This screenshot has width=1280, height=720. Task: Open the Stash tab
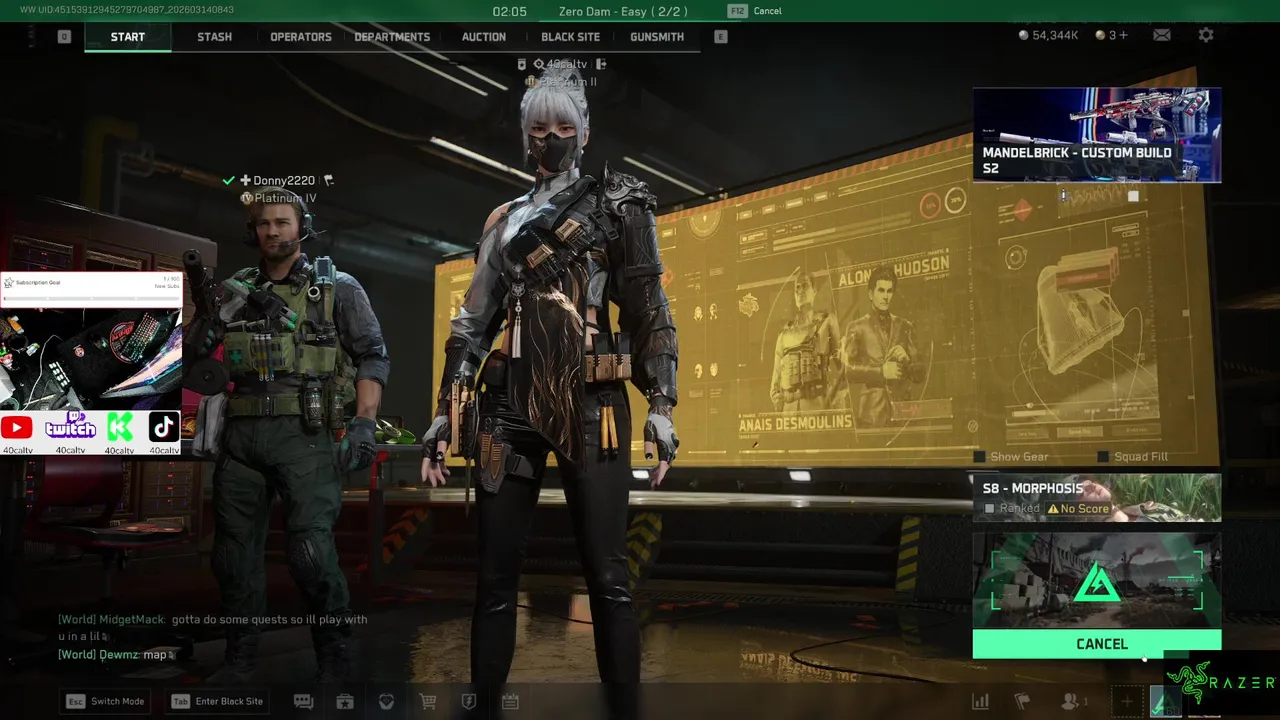tap(214, 37)
